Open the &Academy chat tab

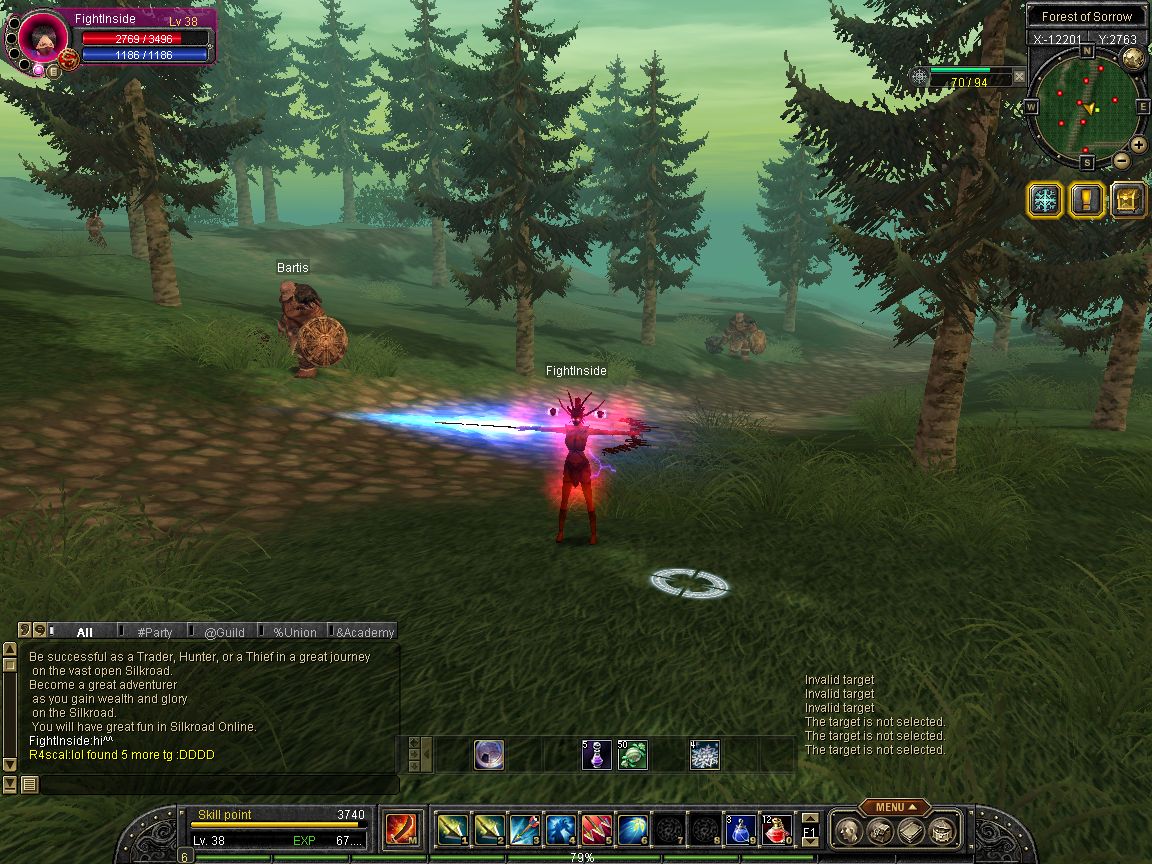[364, 632]
